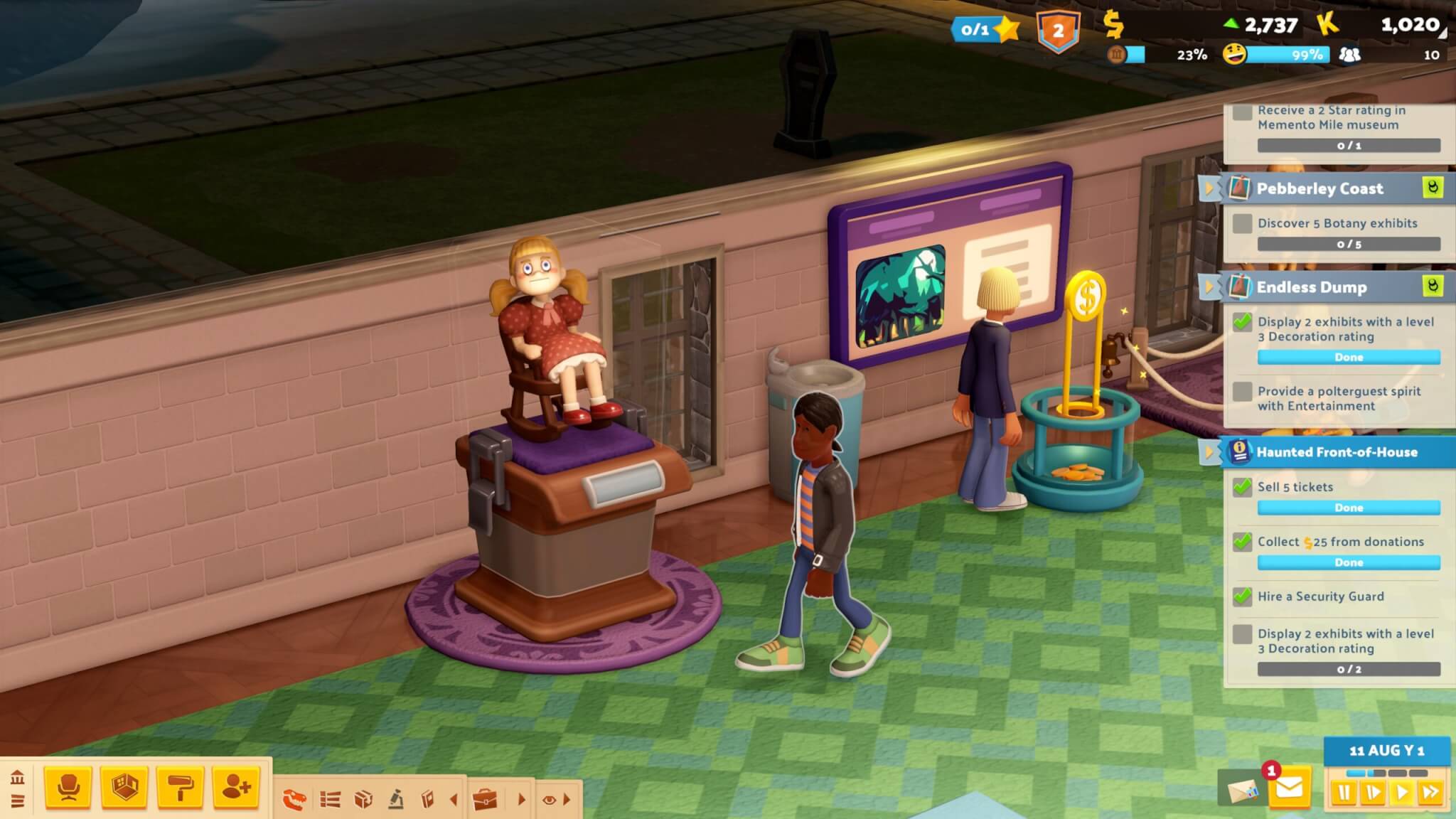
Task: Click the museum building icon
Action: tap(18, 777)
